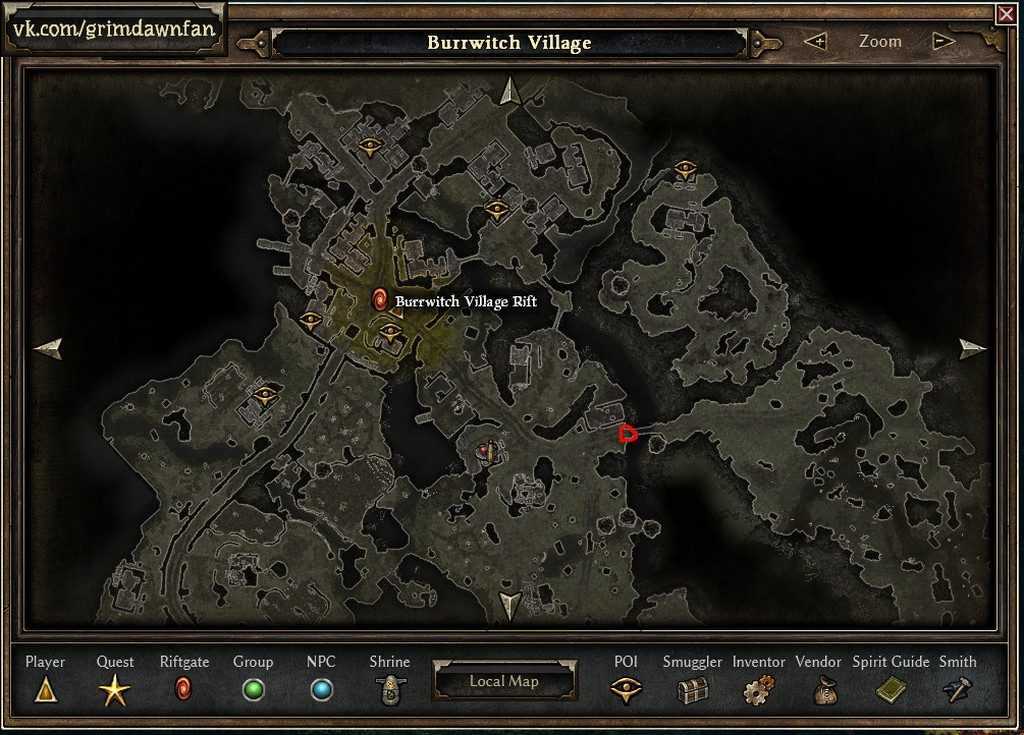The image size is (1024, 735).
Task: Close the map window
Action: click(1005, 14)
